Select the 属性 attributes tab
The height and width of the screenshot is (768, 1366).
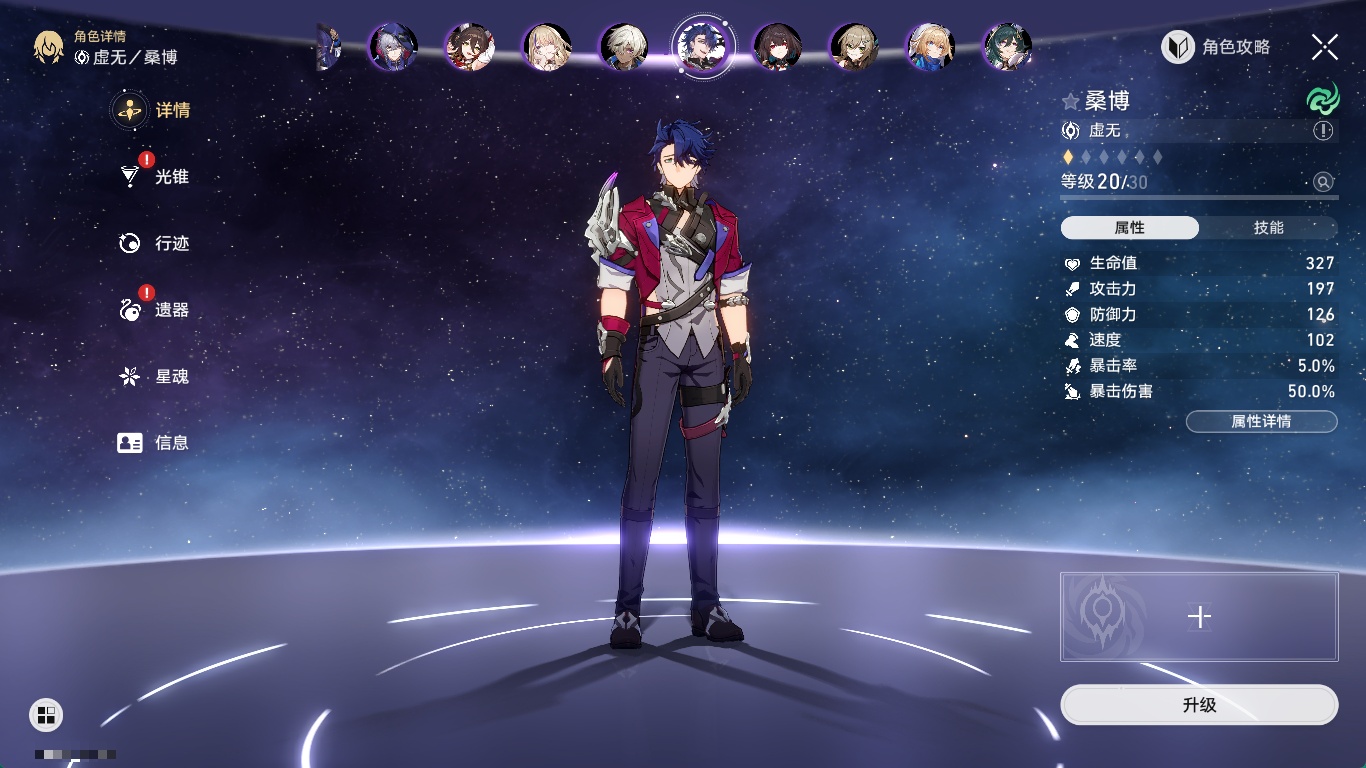coord(1130,228)
